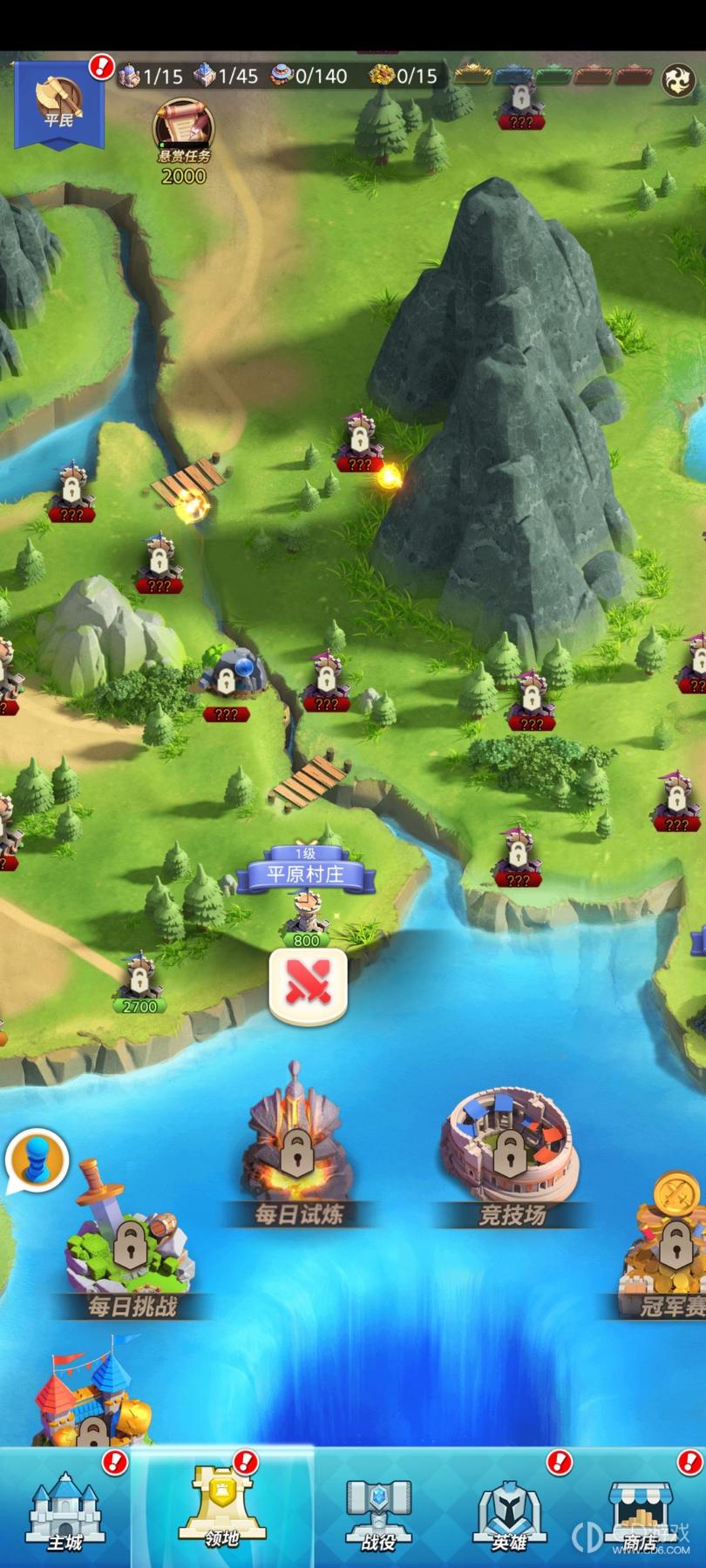Click the blue pawn speech bubble icon

click(37, 1159)
